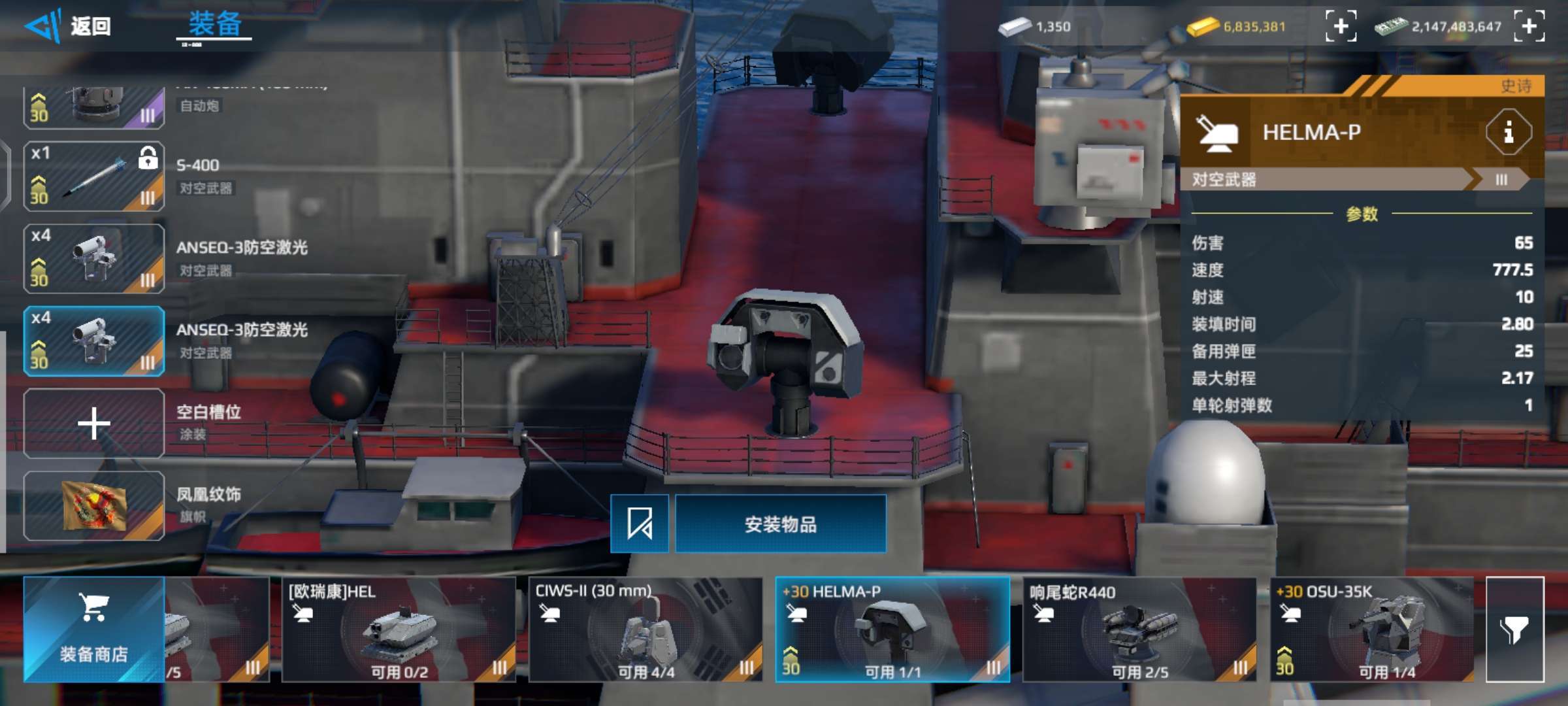Select the 凤凰纹饰 flag slot

click(x=94, y=505)
